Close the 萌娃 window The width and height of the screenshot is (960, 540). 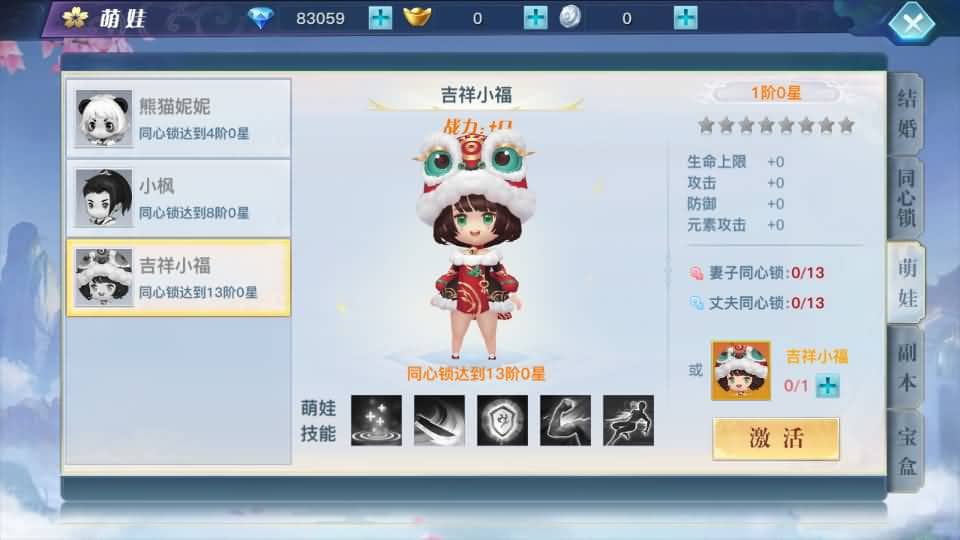[911, 22]
